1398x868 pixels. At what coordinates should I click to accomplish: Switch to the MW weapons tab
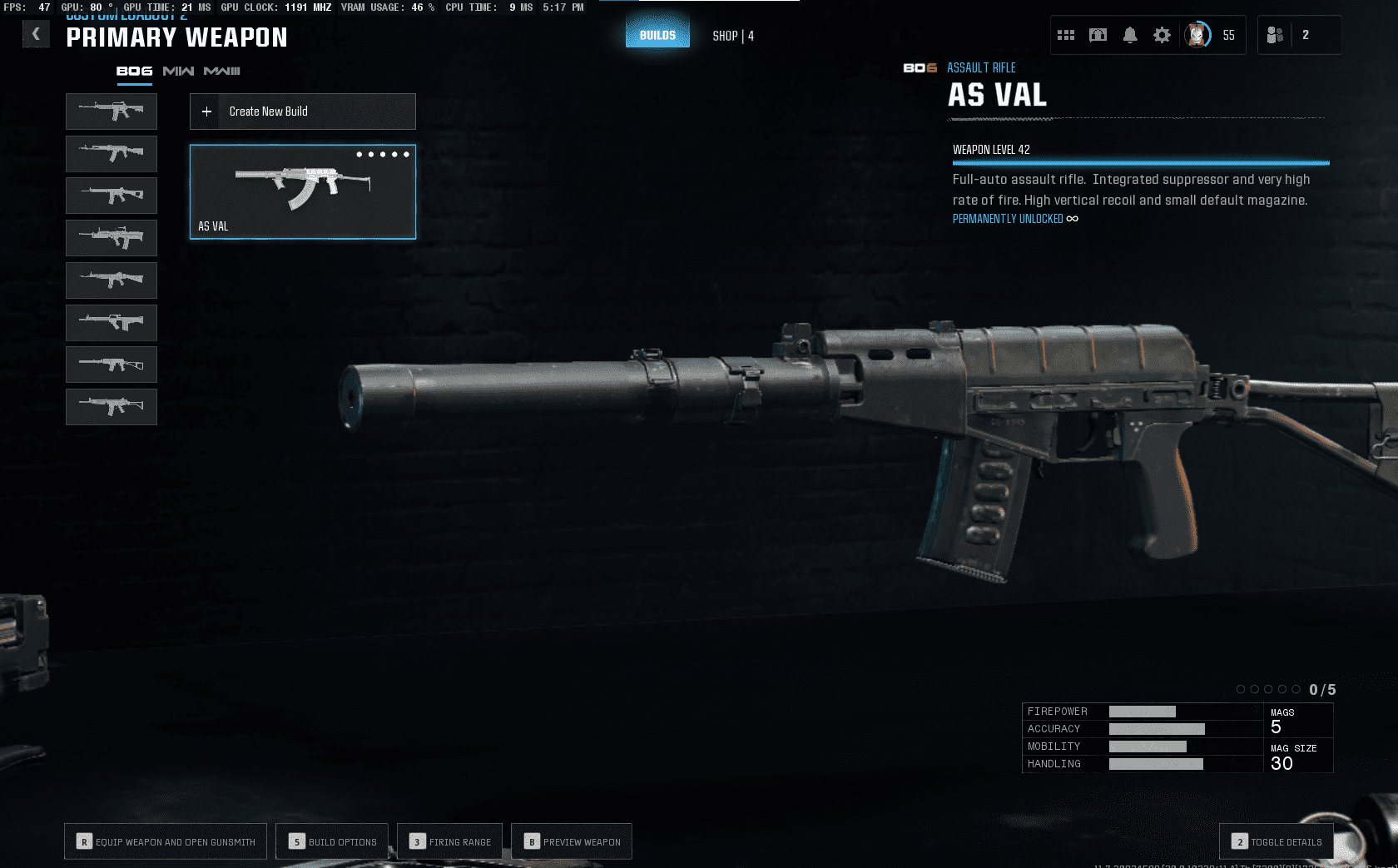(x=178, y=72)
